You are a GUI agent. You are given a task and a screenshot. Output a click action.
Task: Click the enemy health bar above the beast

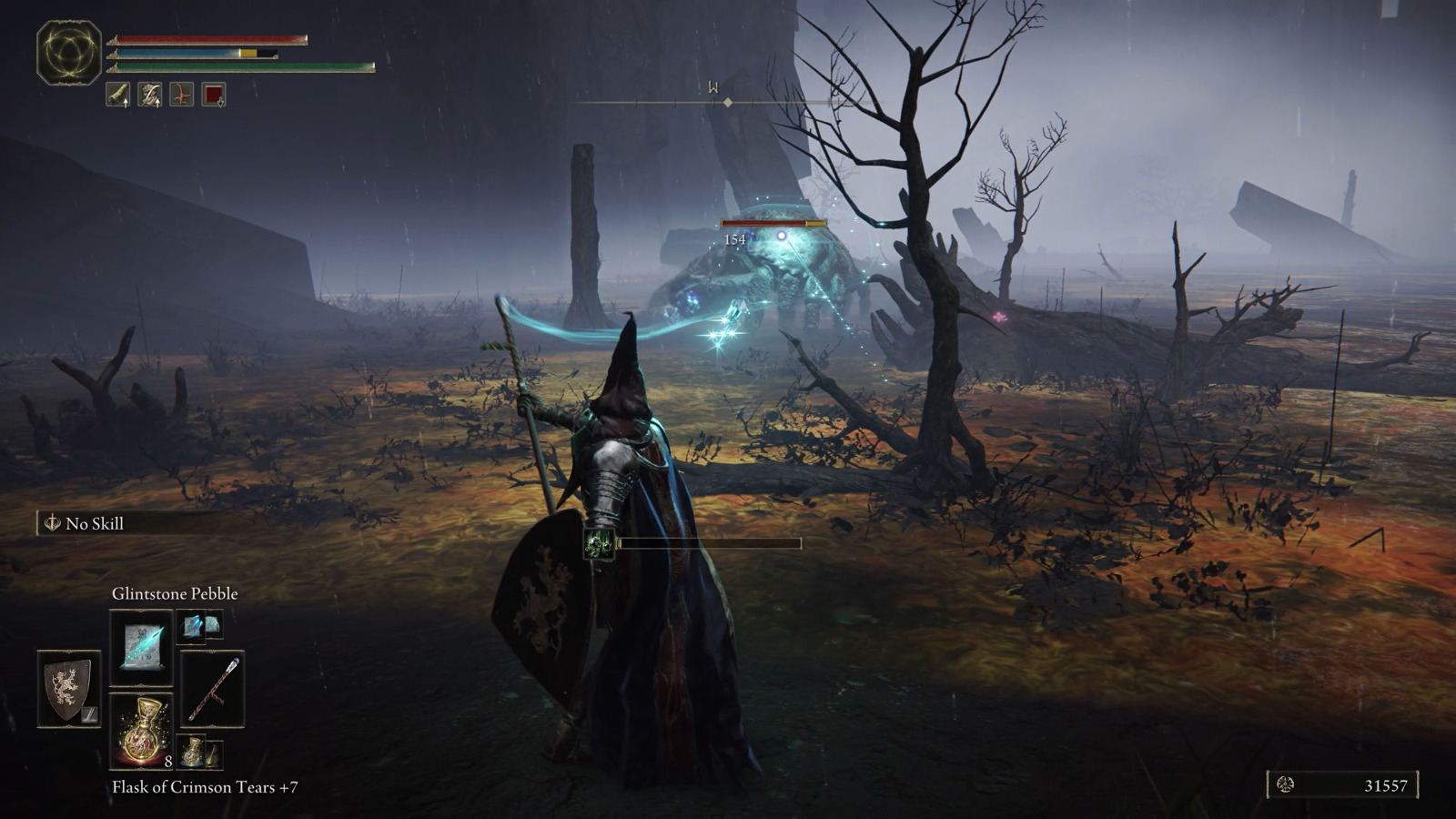[x=773, y=221]
